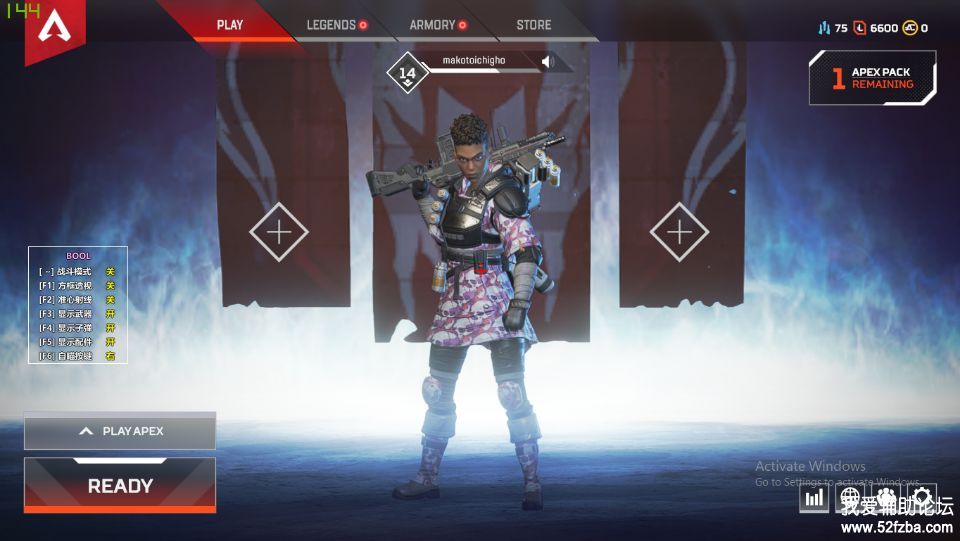This screenshot has width=960, height=541.
Task: Expand the Play Apex mode selector
Action: [x=120, y=431]
